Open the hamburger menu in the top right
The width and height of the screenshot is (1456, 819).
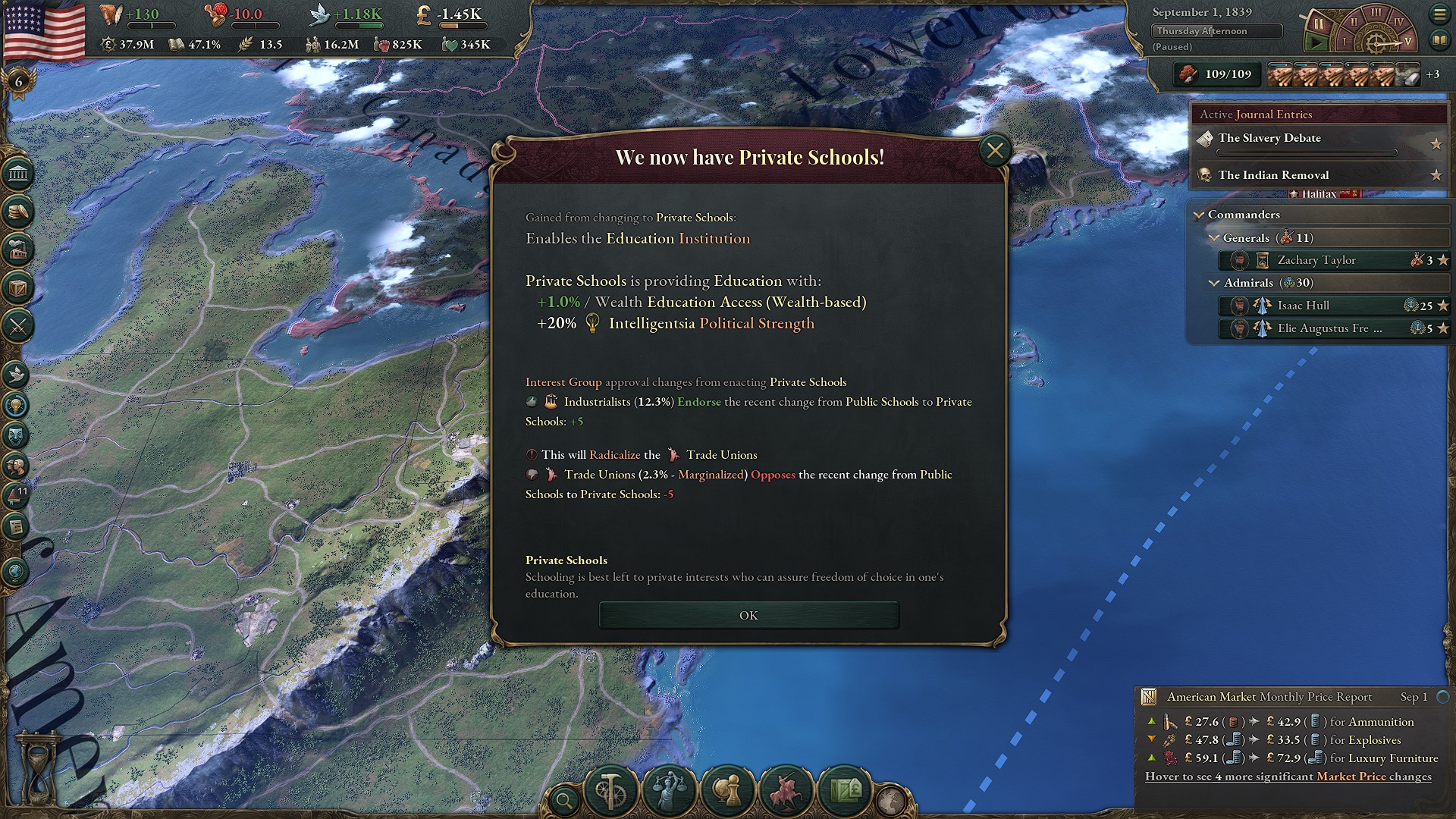(1440, 13)
